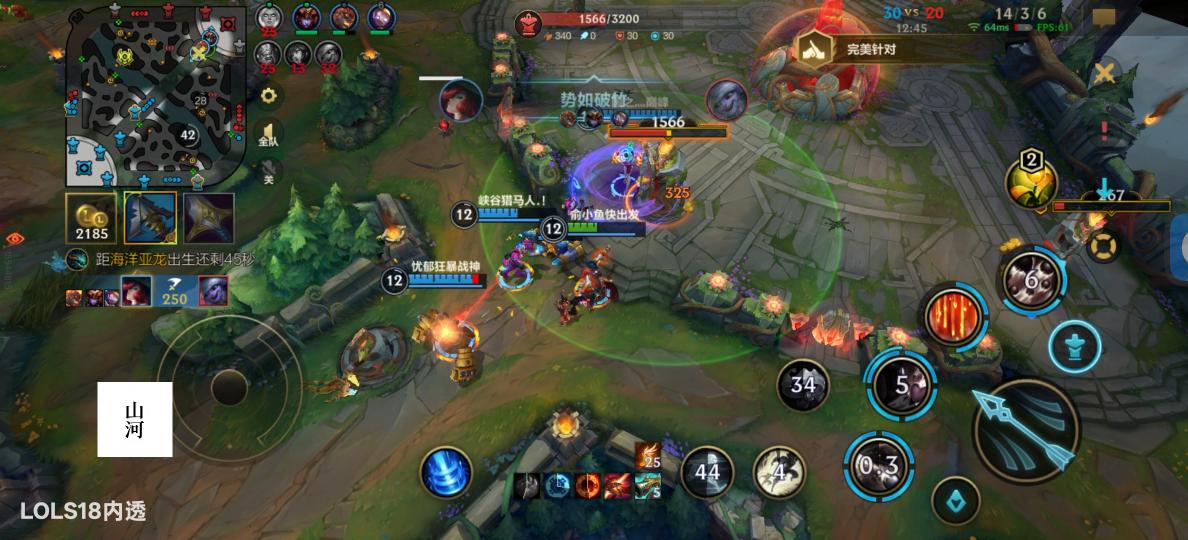Screen dimensions: 1188x540
Task: Use the ability showing 5 second cooldown
Action: [x=902, y=385]
